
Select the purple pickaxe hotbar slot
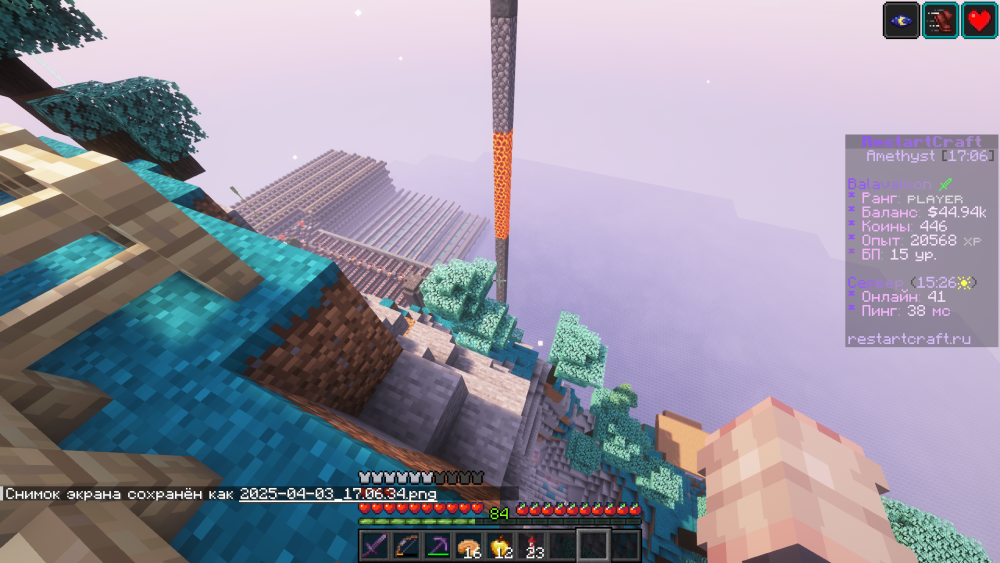click(x=436, y=546)
